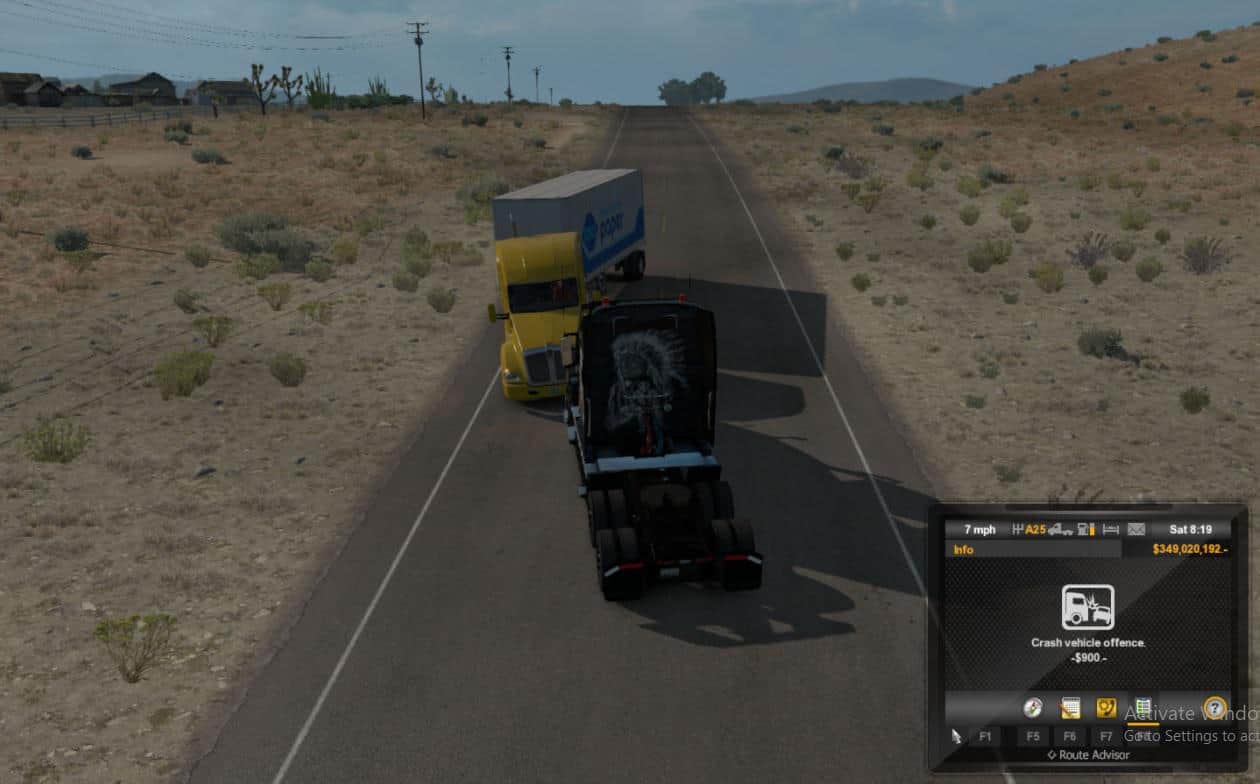
Task: Select the green spreadsheet Info tab
Action: click(1143, 708)
